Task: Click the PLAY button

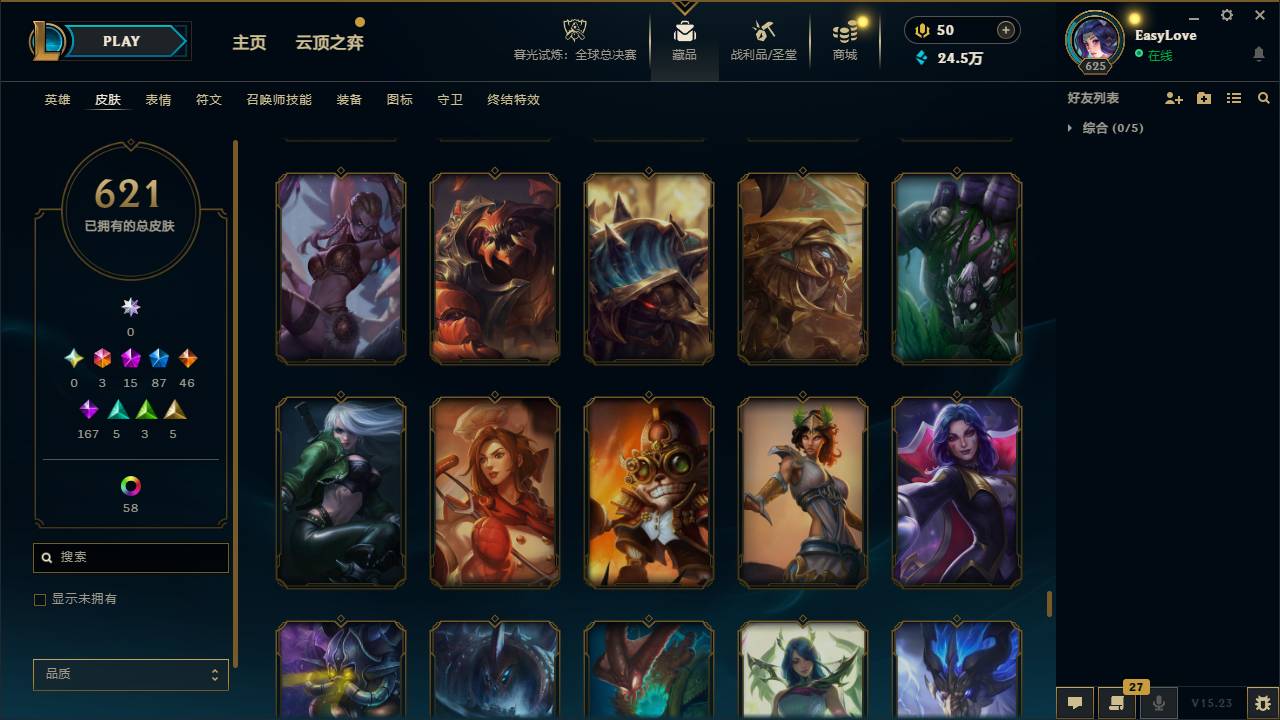Action: [x=121, y=41]
